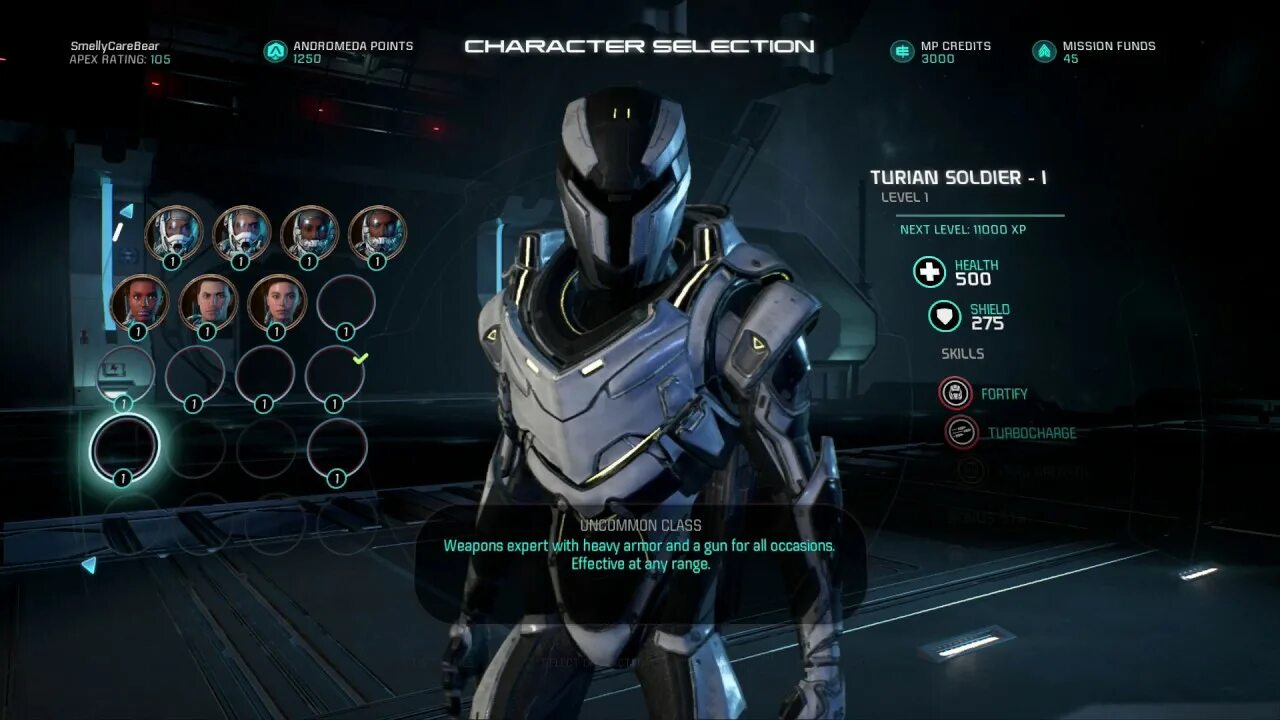The width and height of the screenshot is (1280, 720).
Task: Click the lower scroll arrow of the character list
Action: (89, 565)
